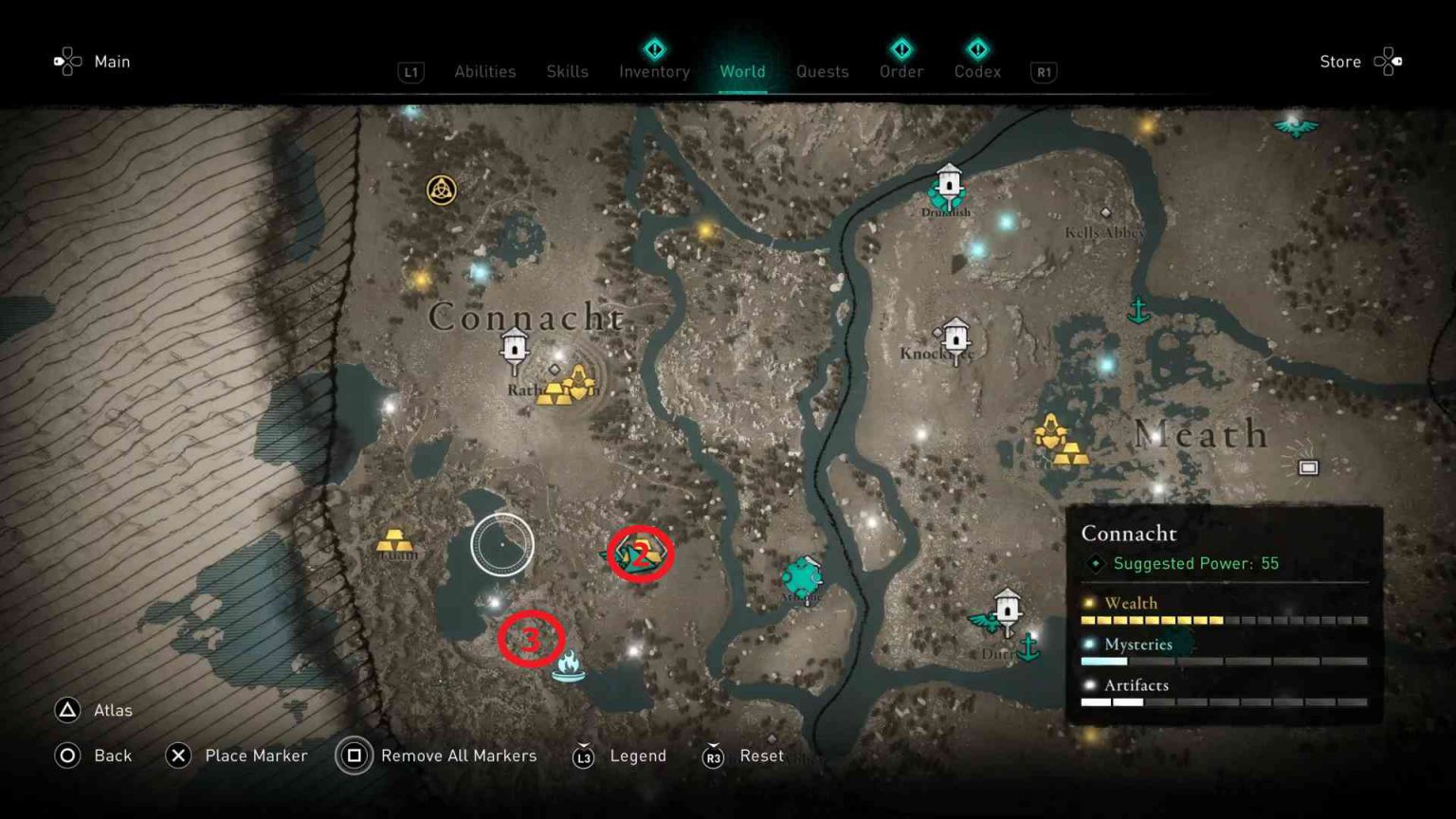This screenshot has width=1456, height=819.
Task: Open the Store from the top-right icon
Action: pyautogui.click(x=1388, y=61)
